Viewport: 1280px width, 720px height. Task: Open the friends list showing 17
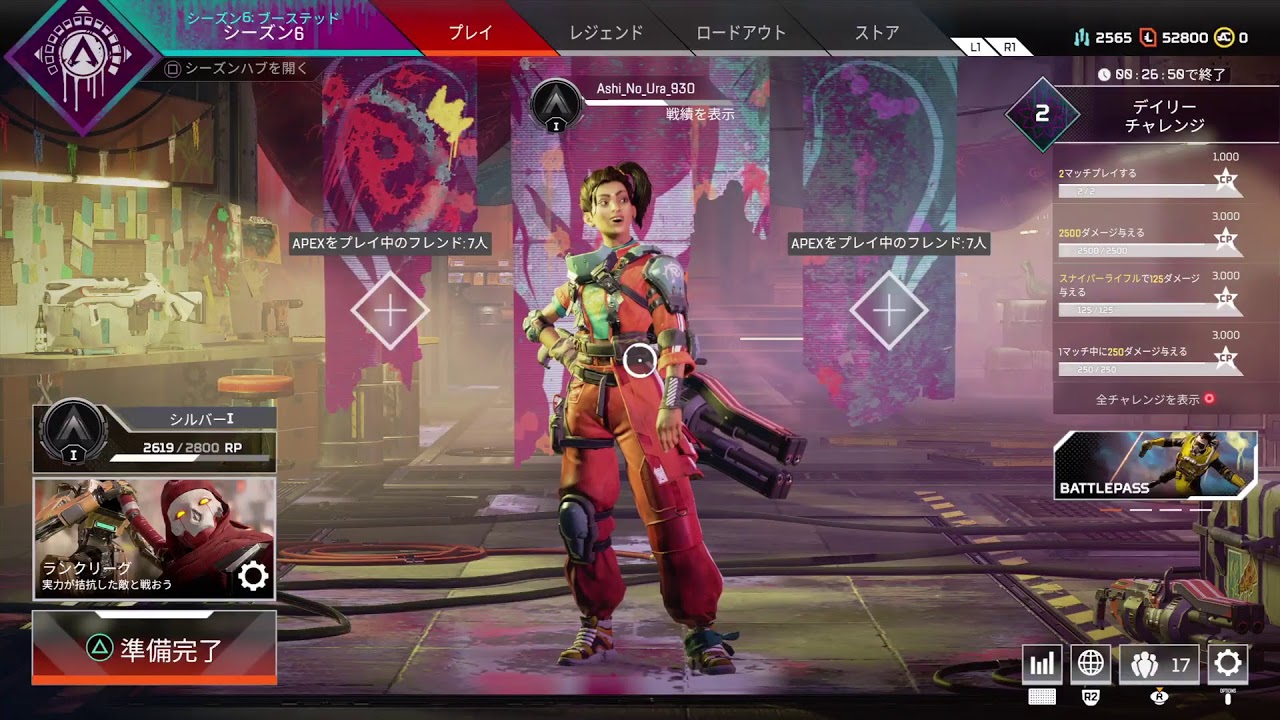(x=1159, y=664)
